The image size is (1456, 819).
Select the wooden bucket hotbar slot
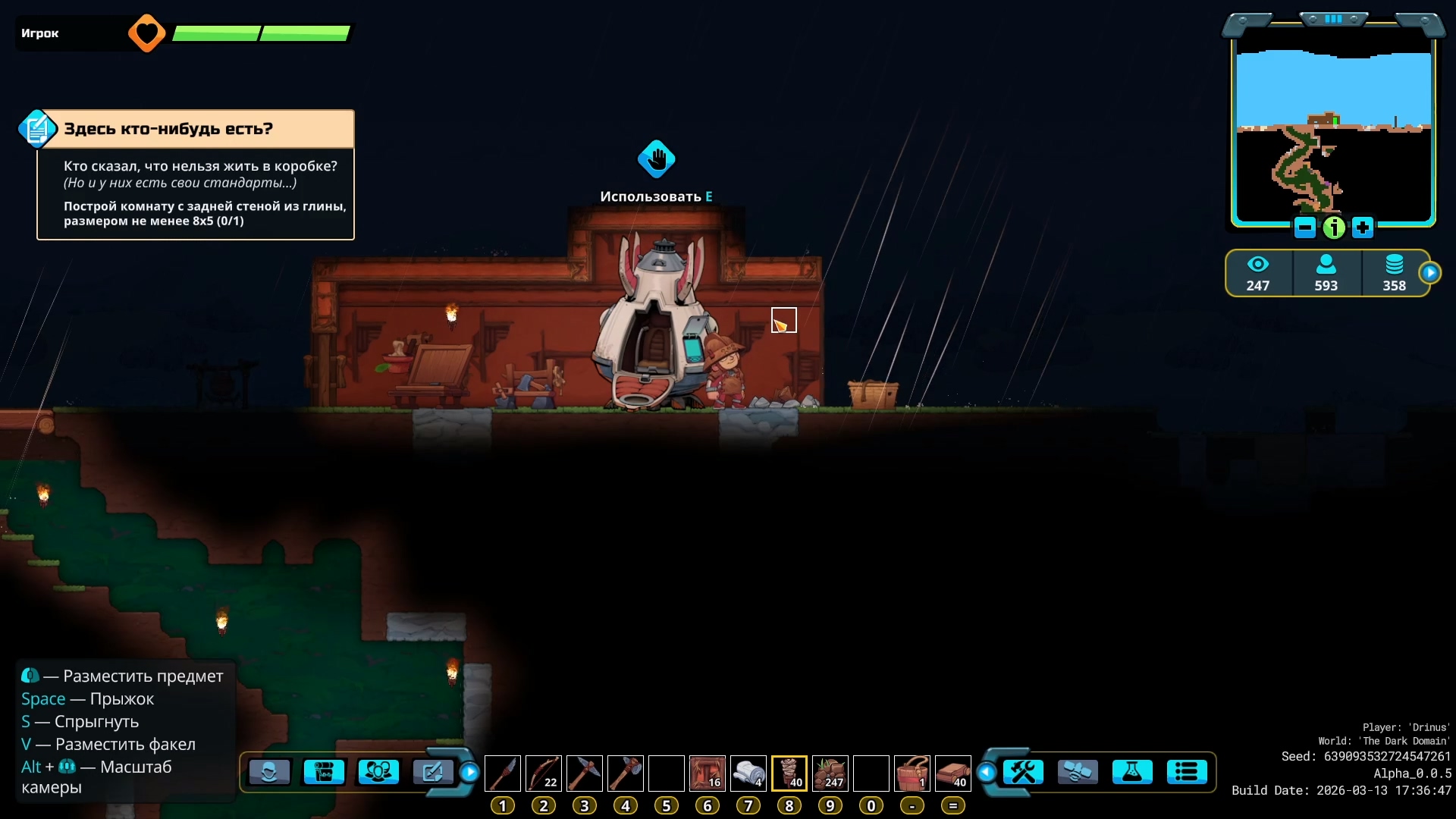[x=912, y=773]
